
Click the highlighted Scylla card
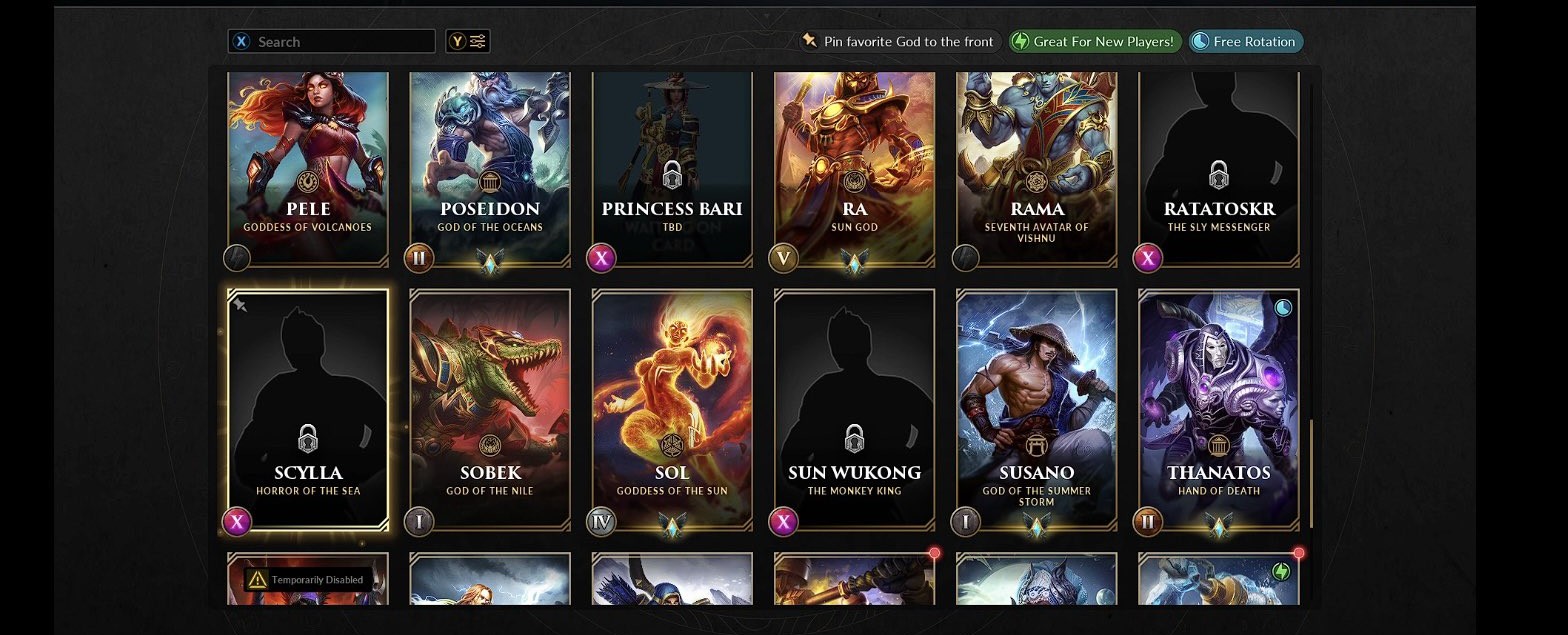coord(308,408)
